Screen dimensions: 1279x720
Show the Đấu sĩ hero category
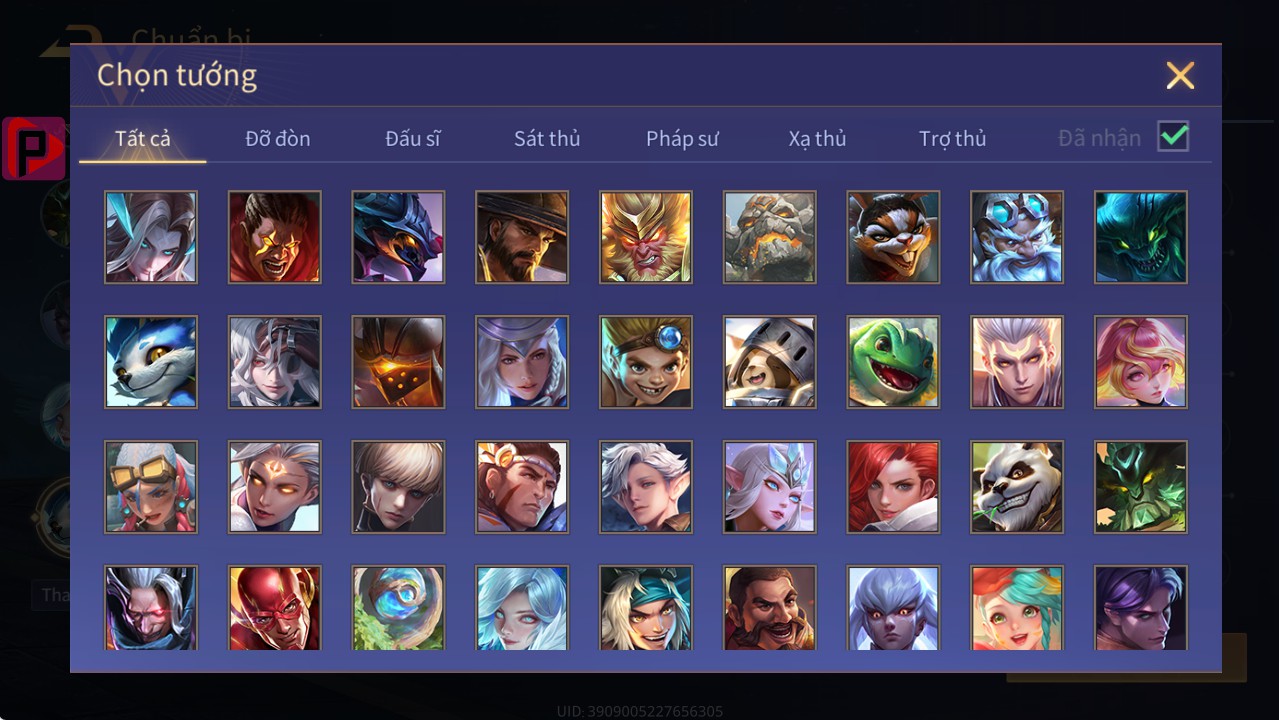tap(413, 139)
